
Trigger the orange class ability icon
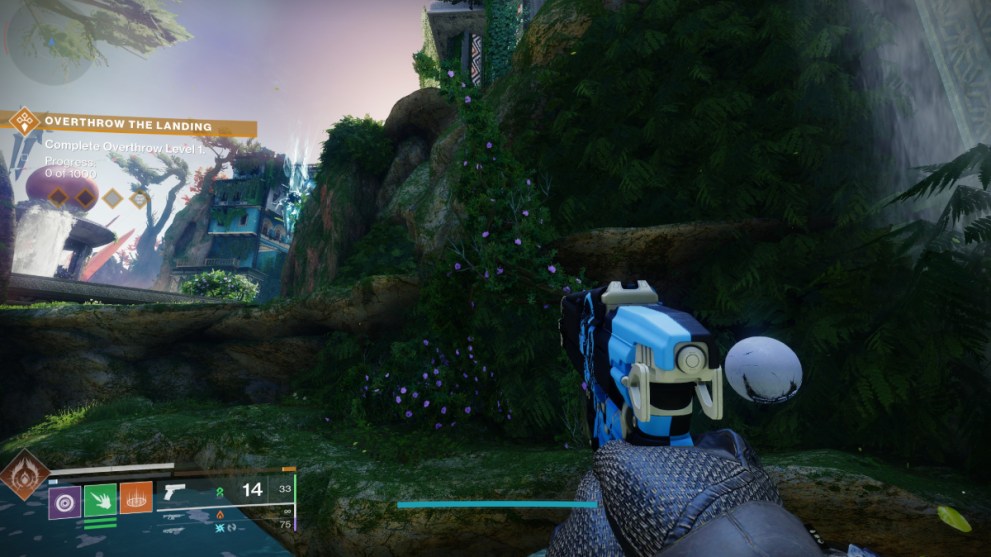tap(136, 498)
